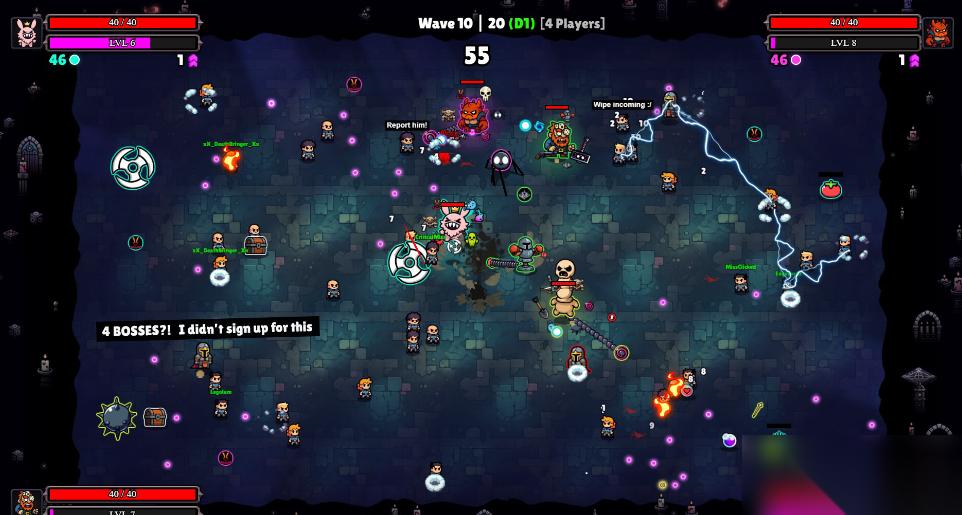Select the red demon player portrait
The image size is (962, 515).
[x=938, y=32]
